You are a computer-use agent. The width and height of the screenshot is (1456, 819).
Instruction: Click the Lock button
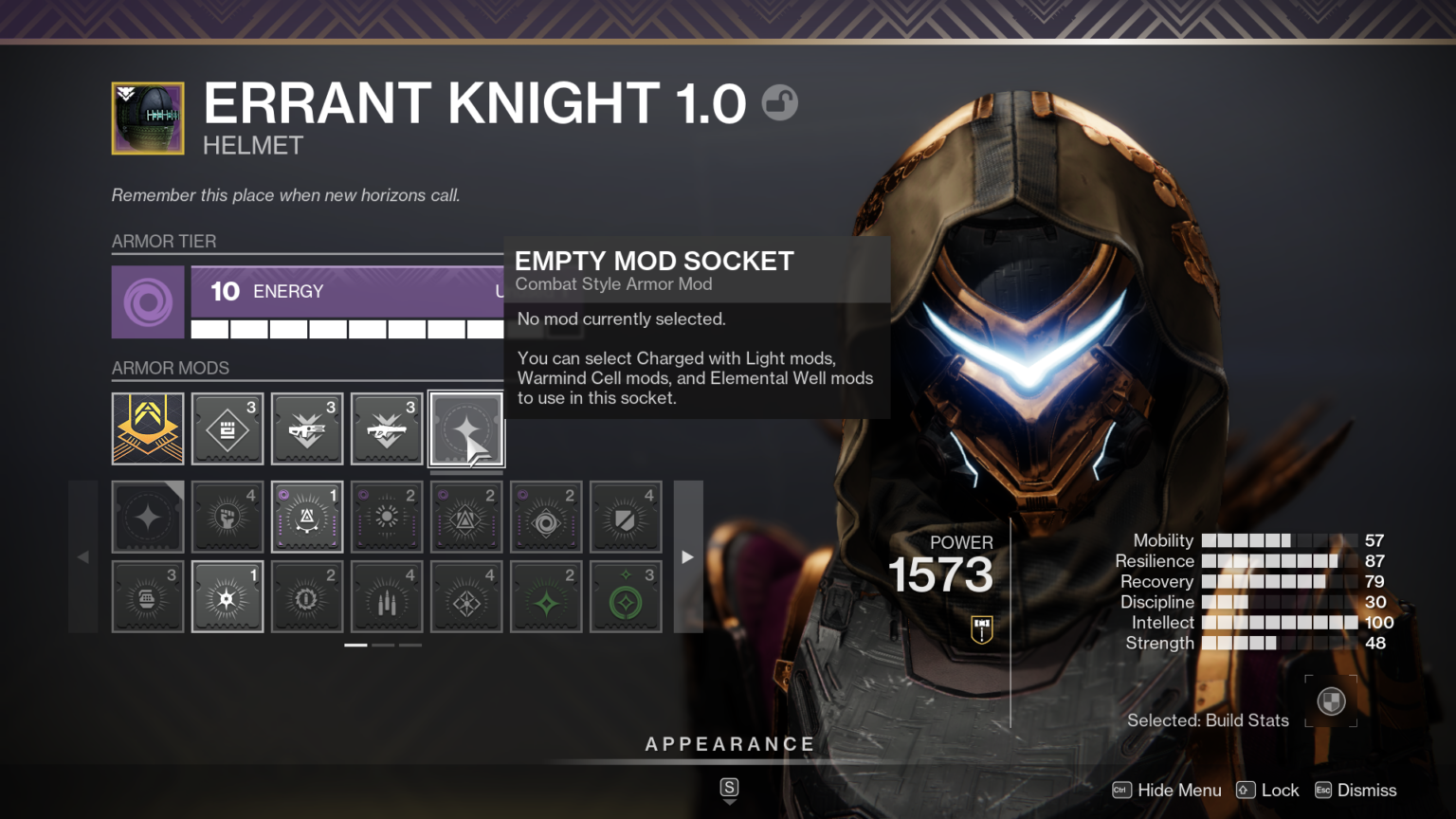(1268, 790)
